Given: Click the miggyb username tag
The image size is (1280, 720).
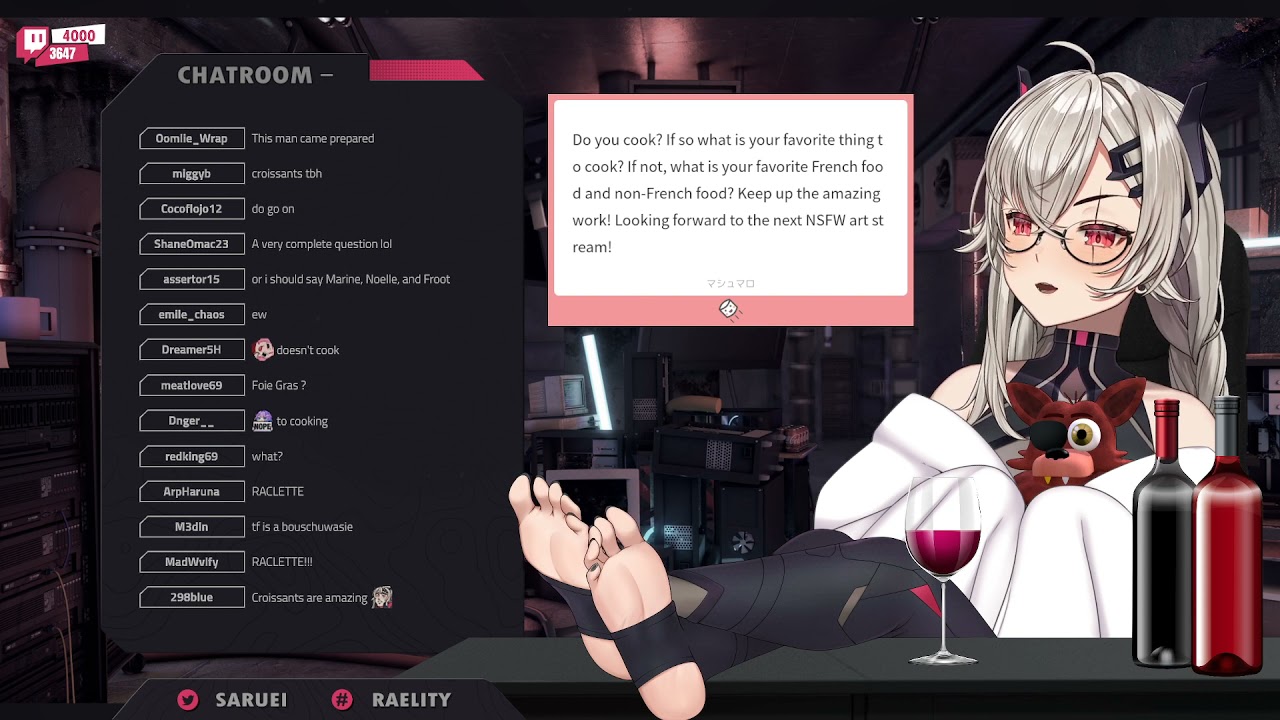Looking at the screenshot, I should click(x=191, y=174).
